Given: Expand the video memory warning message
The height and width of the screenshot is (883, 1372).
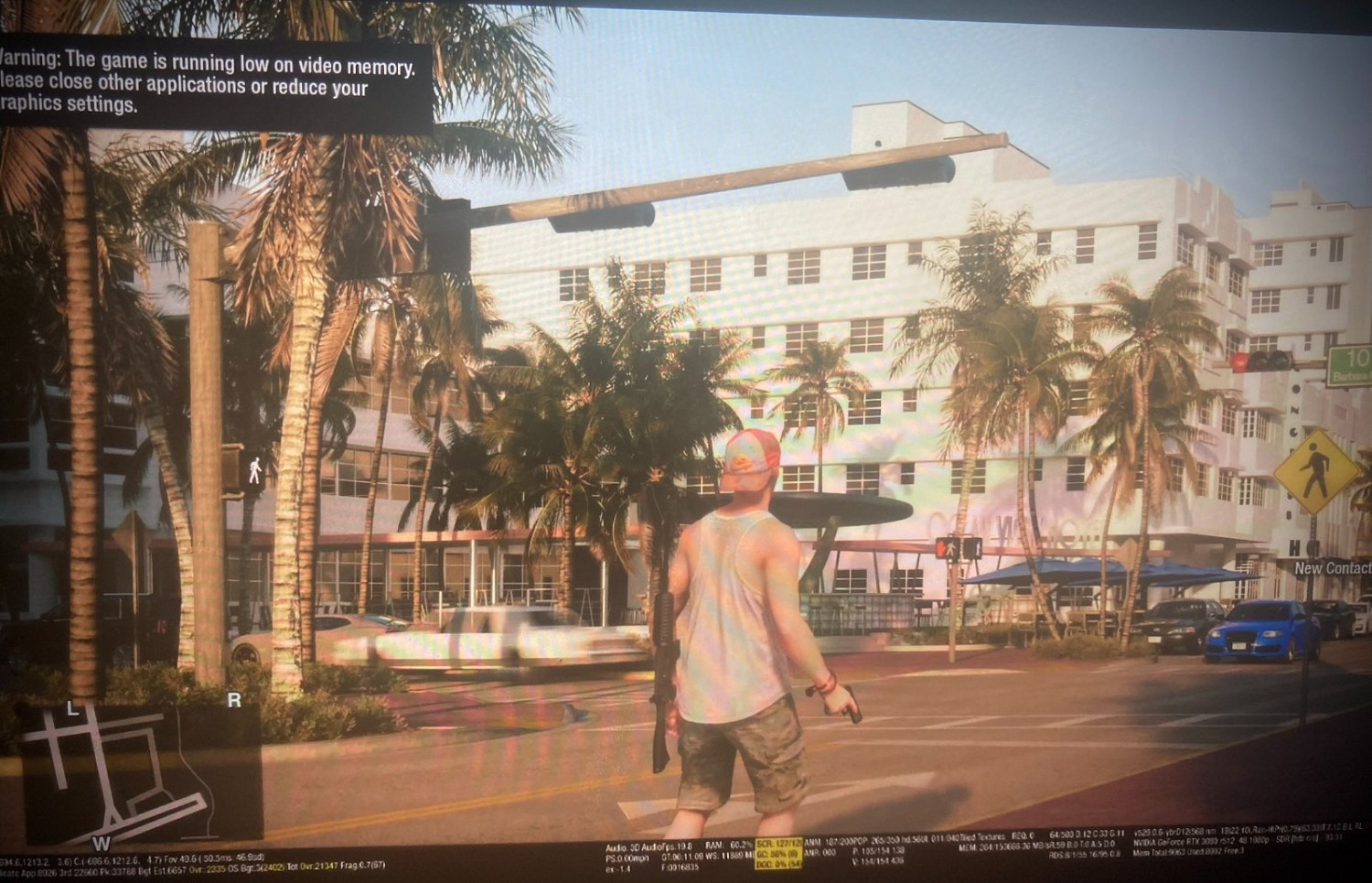Looking at the screenshot, I should coord(210,82).
